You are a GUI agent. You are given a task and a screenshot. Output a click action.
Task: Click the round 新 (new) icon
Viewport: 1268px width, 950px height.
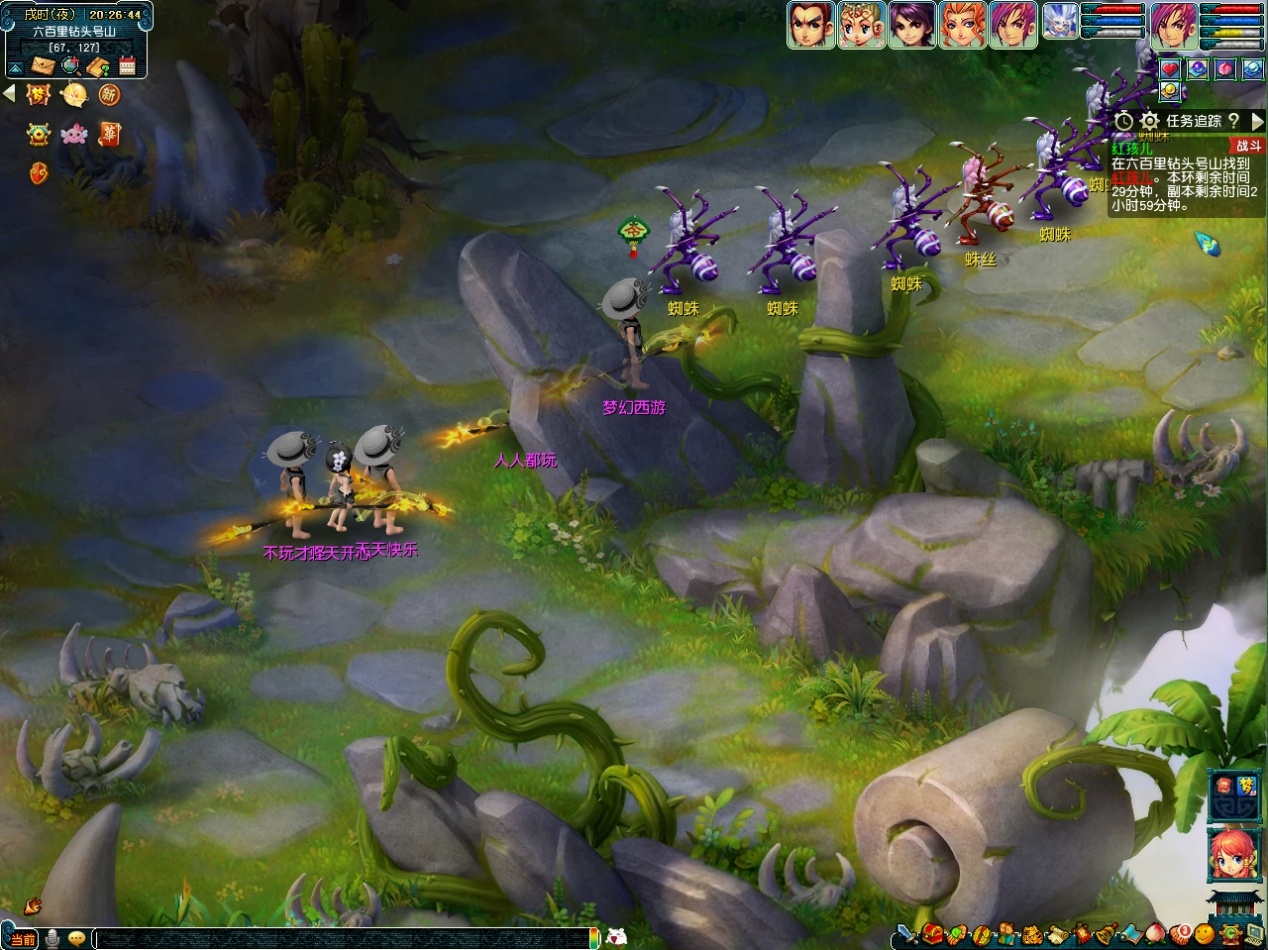coord(109,95)
